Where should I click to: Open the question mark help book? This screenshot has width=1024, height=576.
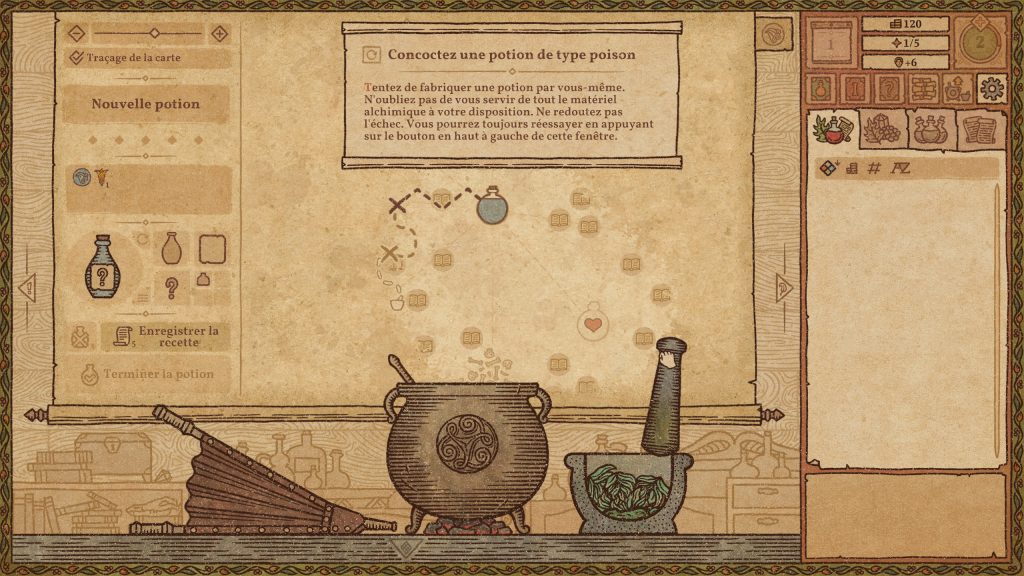click(x=887, y=88)
